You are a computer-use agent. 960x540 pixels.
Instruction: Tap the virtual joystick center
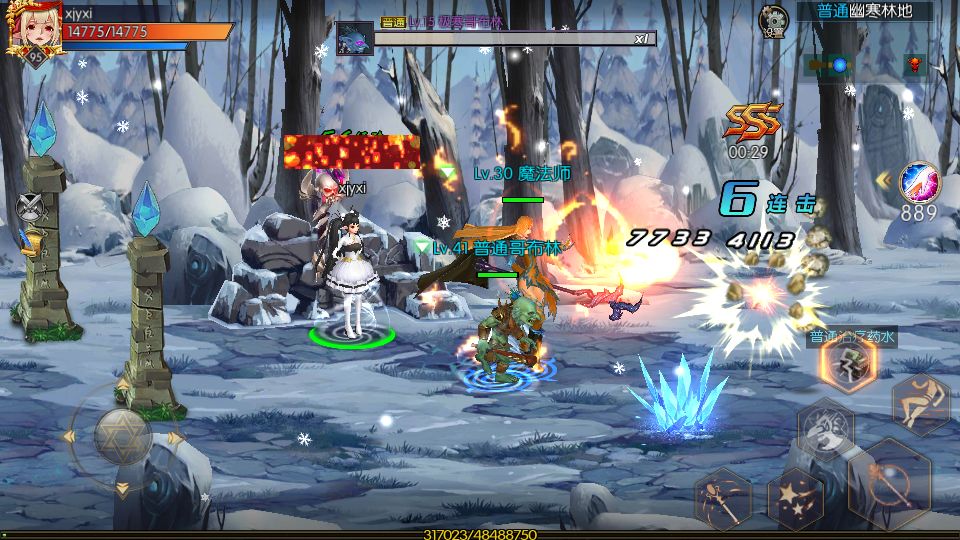click(122, 436)
